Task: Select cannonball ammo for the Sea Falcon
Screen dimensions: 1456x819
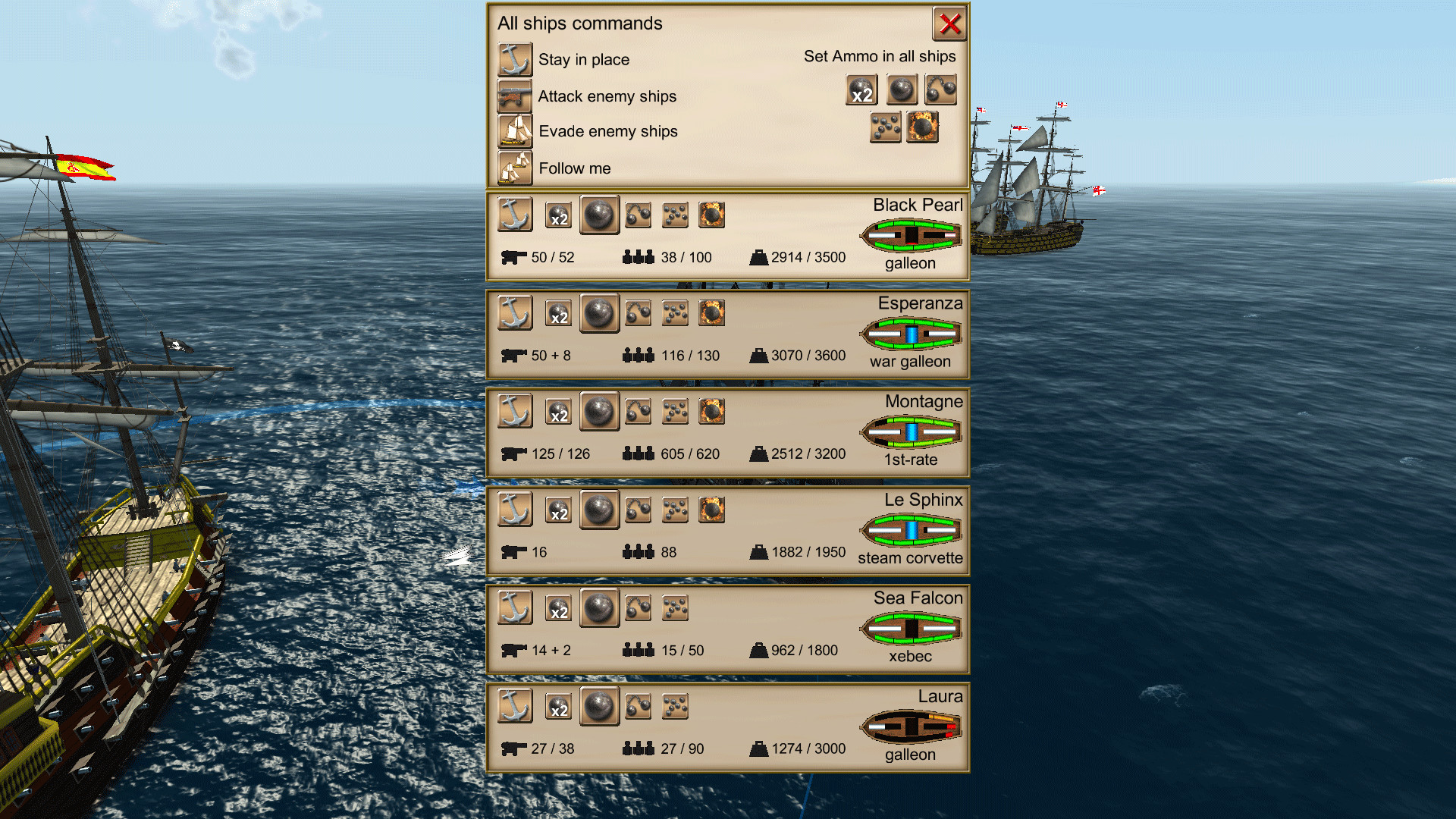Action: tap(599, 607)
